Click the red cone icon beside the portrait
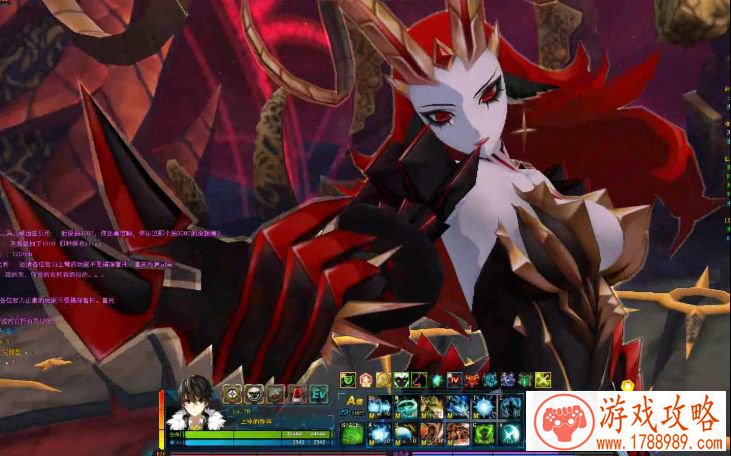 pyautogui.click(x=296, y=393)
